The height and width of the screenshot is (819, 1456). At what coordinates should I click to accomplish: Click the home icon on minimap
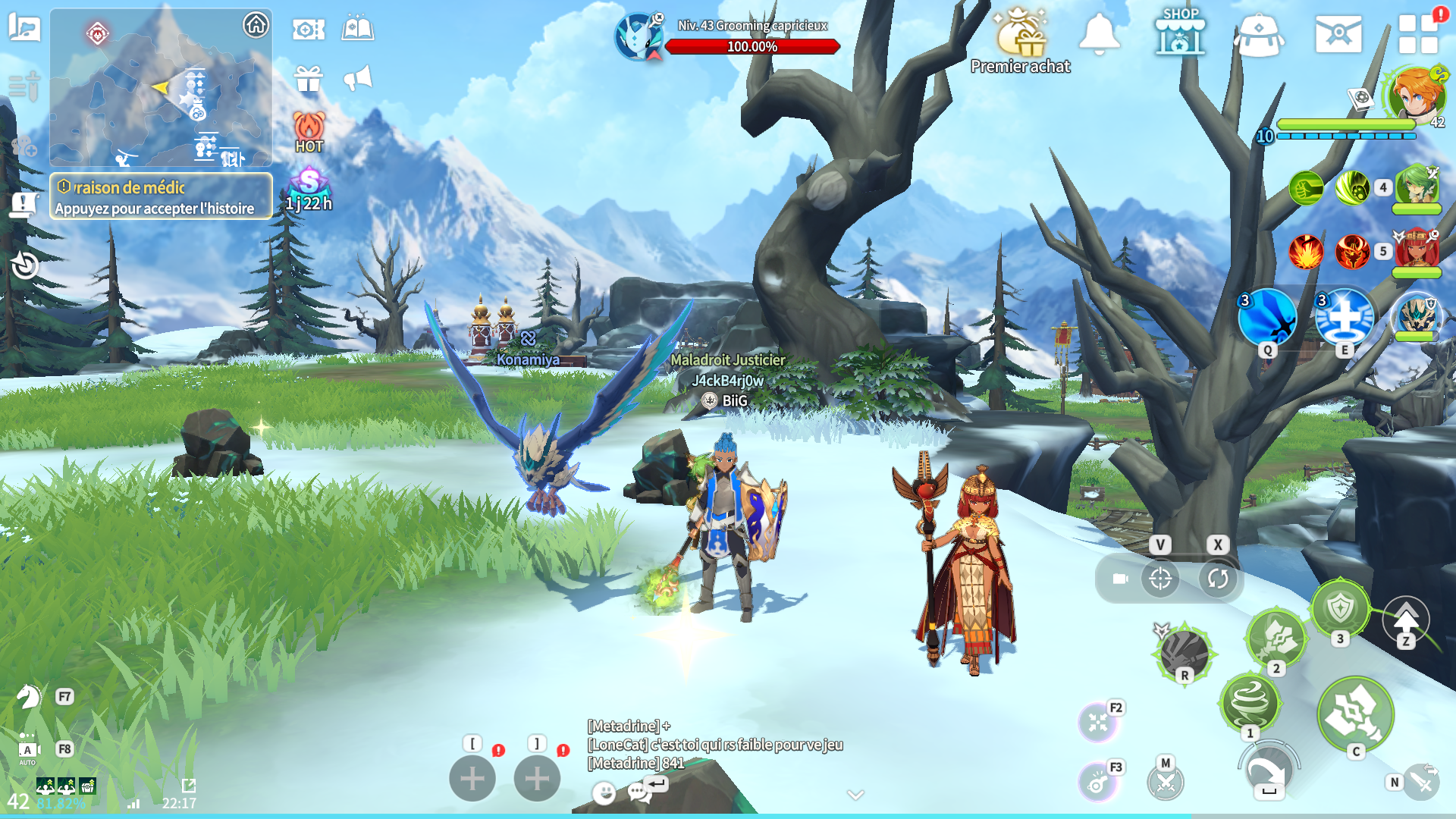pyautogui.click(x=256, y=25)
